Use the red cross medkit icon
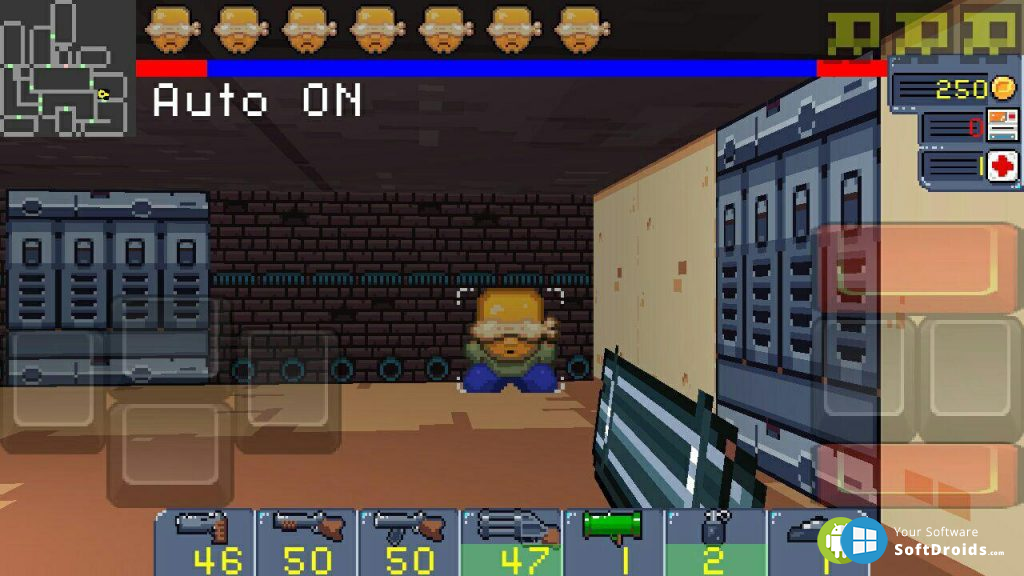The image size is (1024, 576). click(1003, 166)
